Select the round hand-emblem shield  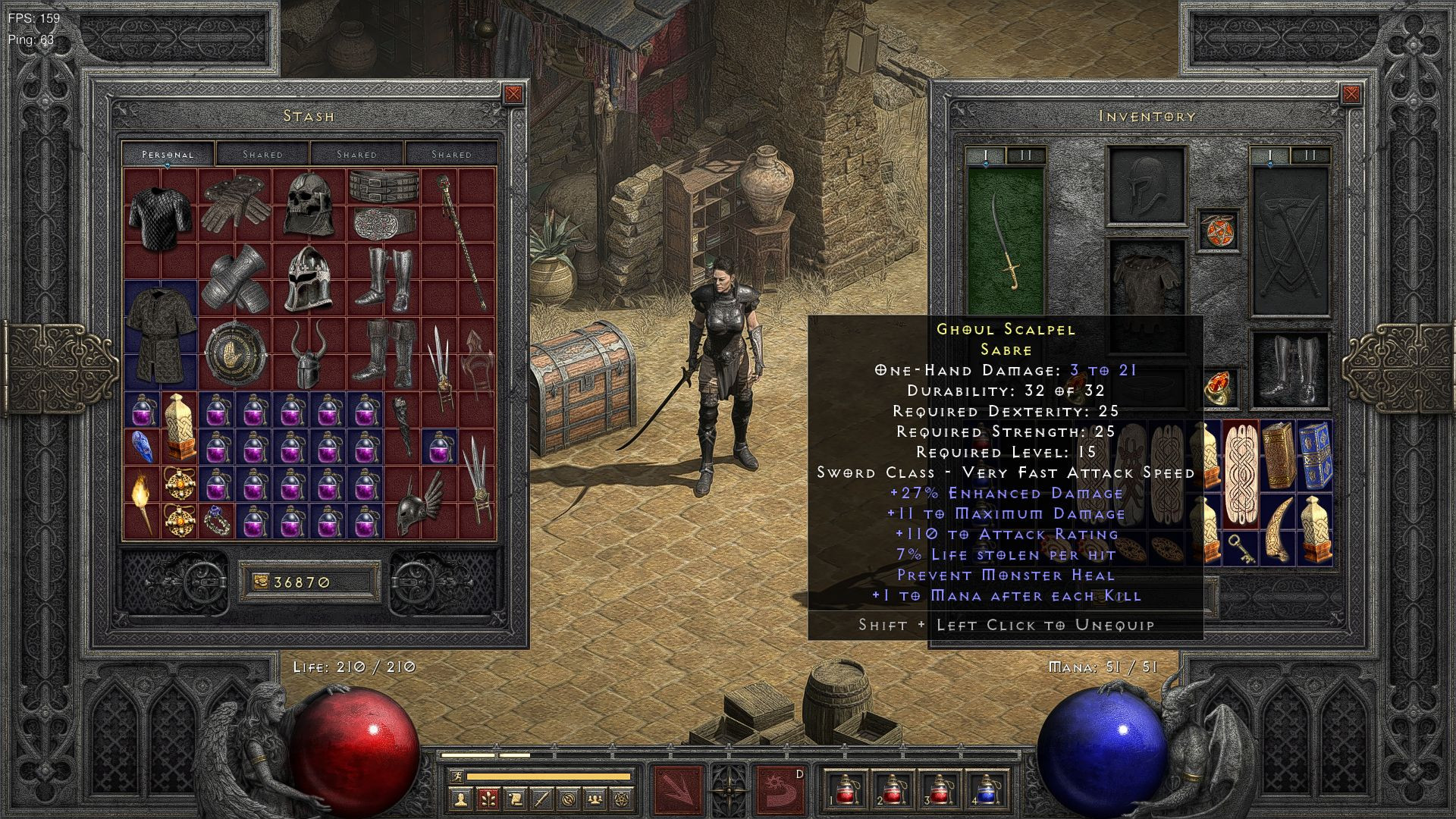pyautogui.click(x=234, y=353)
